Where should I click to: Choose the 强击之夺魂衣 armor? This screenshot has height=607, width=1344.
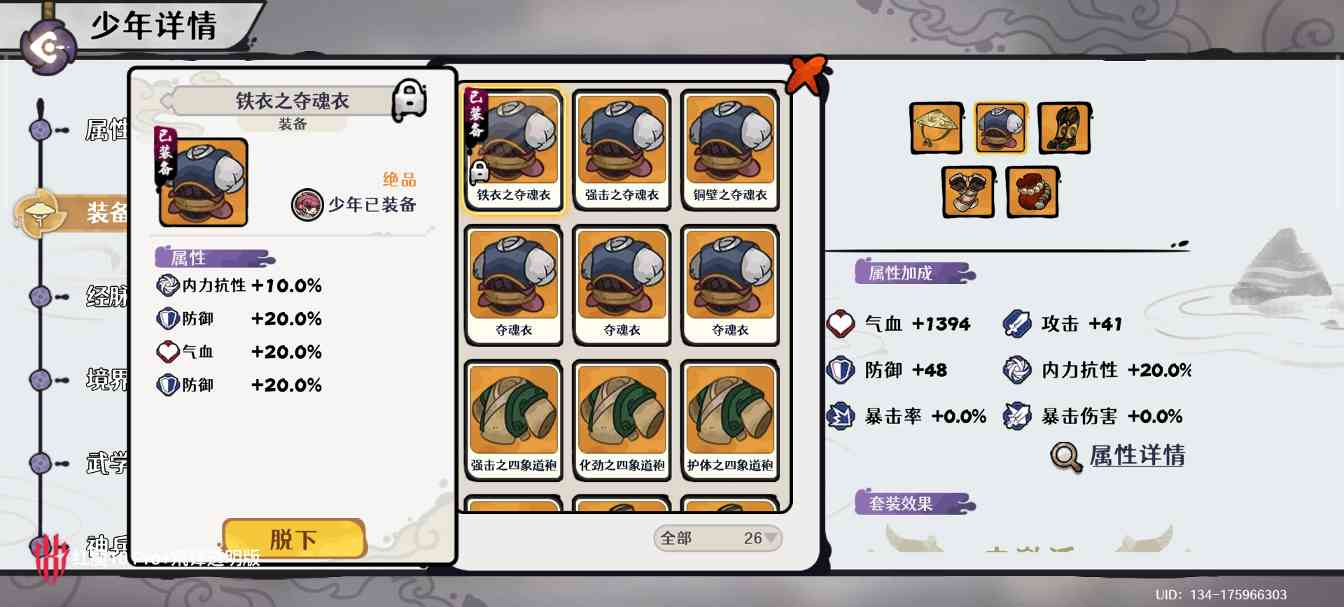622,148
